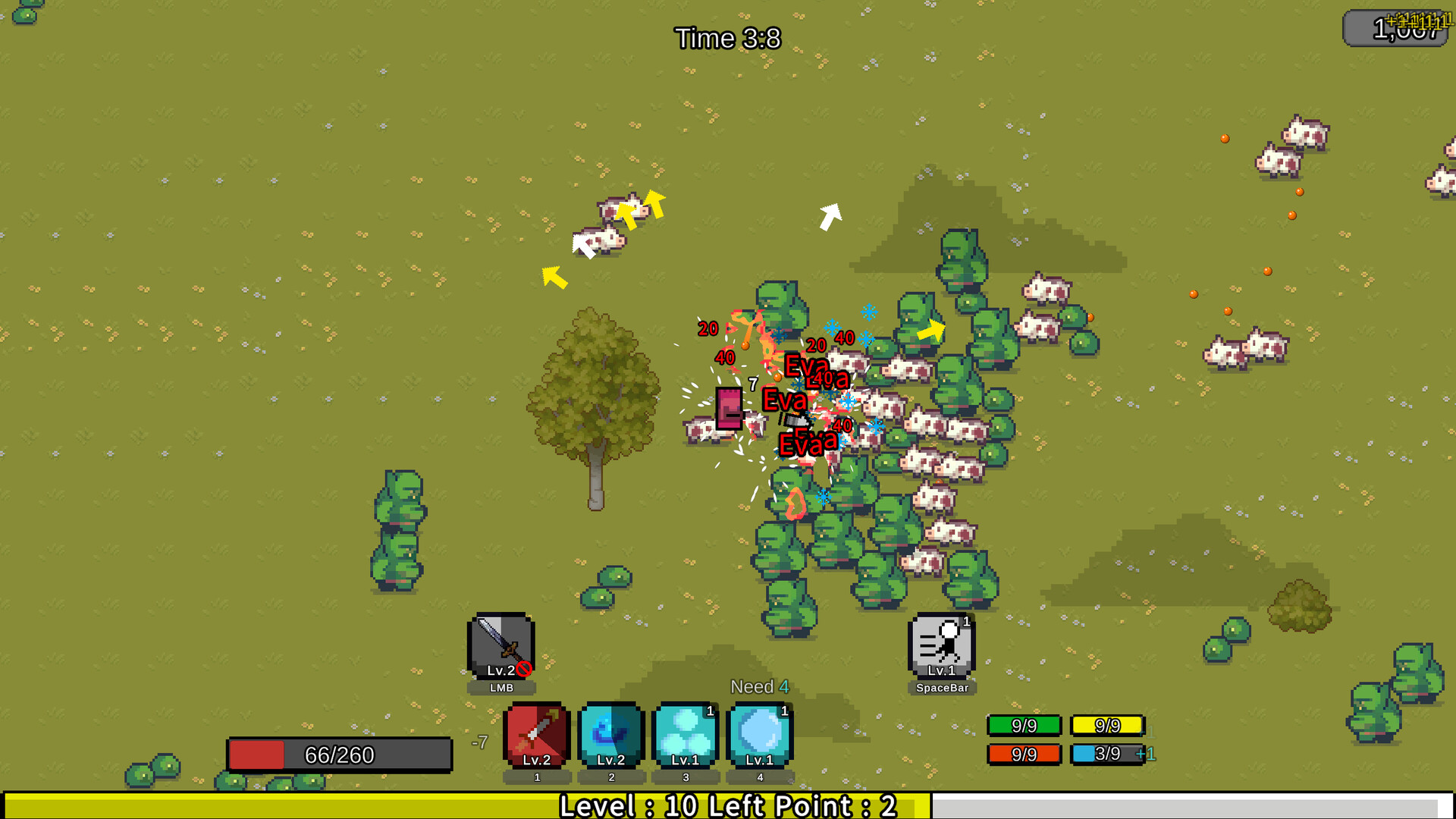Click the red 66/260 health bar
1456x819 pixels.
(339, 755)
